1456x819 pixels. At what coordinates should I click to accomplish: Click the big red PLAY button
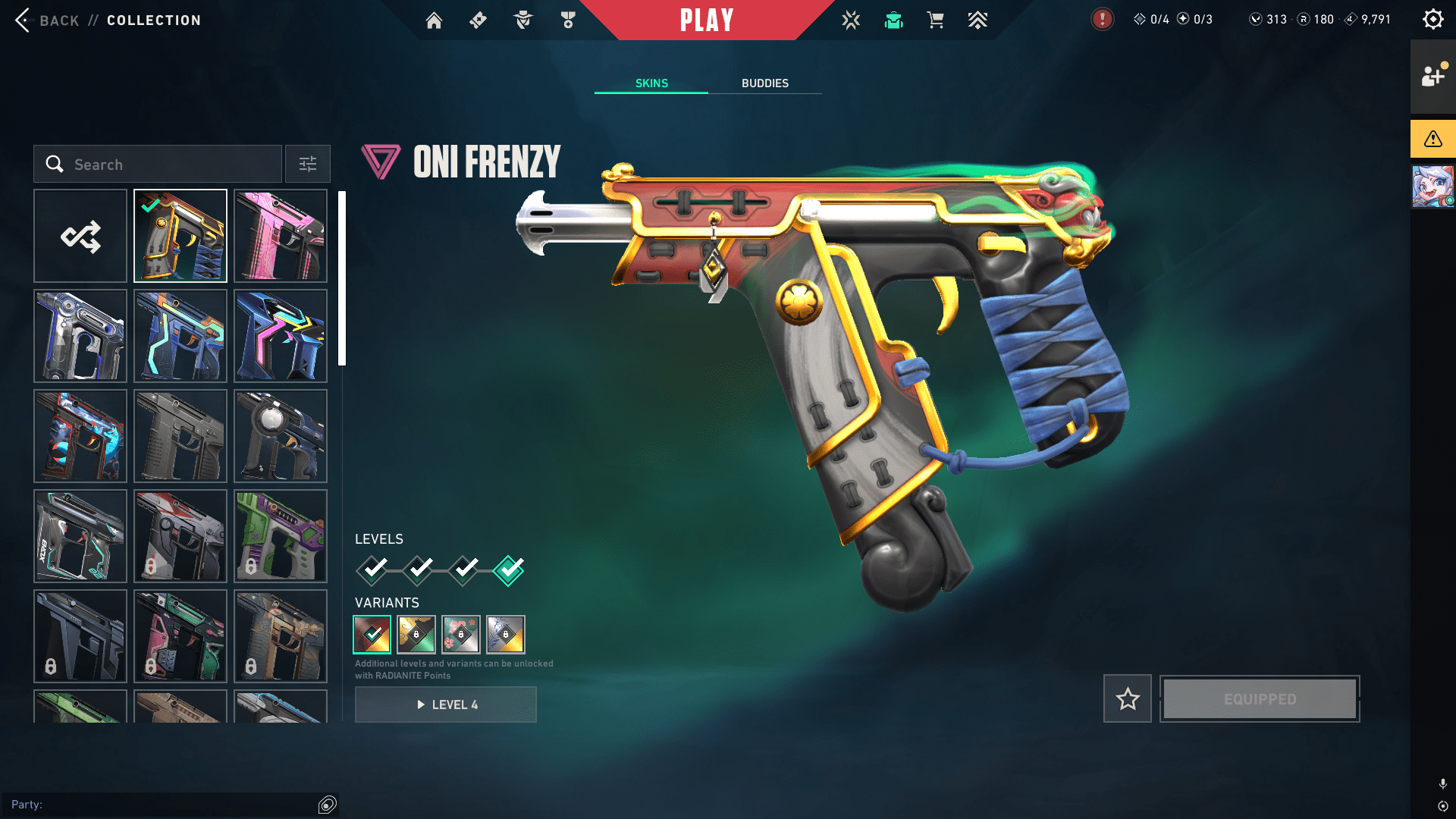tap(707, 20)
